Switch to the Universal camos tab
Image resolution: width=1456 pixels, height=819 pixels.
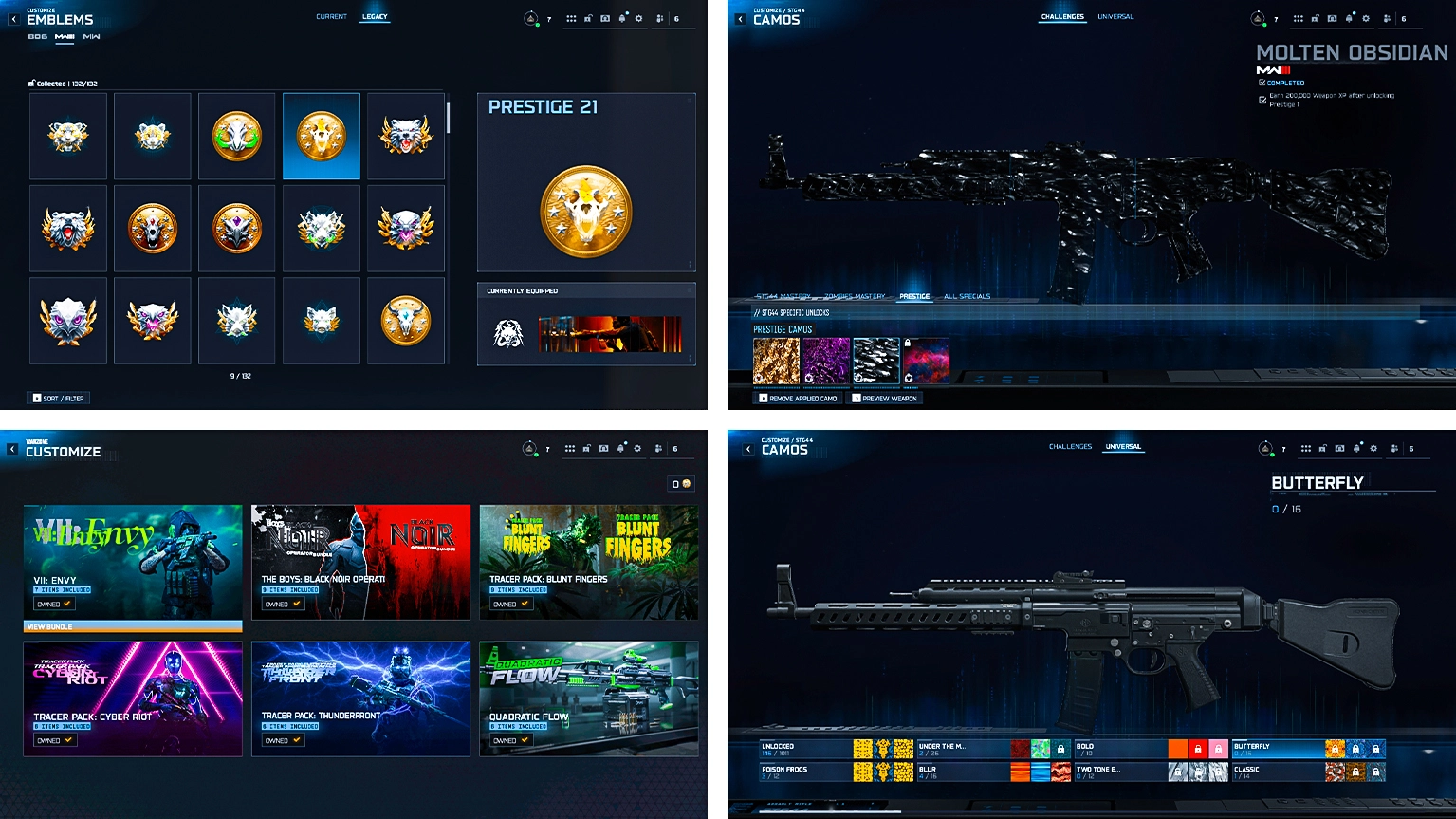click(1123, 446)
